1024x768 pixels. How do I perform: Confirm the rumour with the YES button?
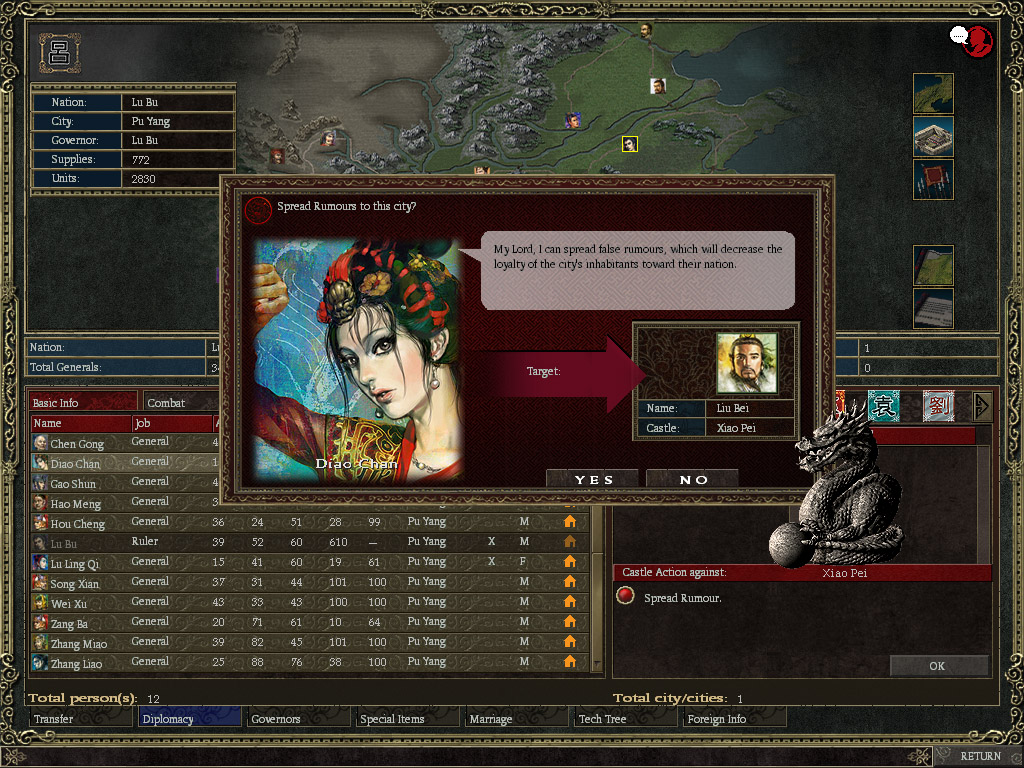[594, 480]
